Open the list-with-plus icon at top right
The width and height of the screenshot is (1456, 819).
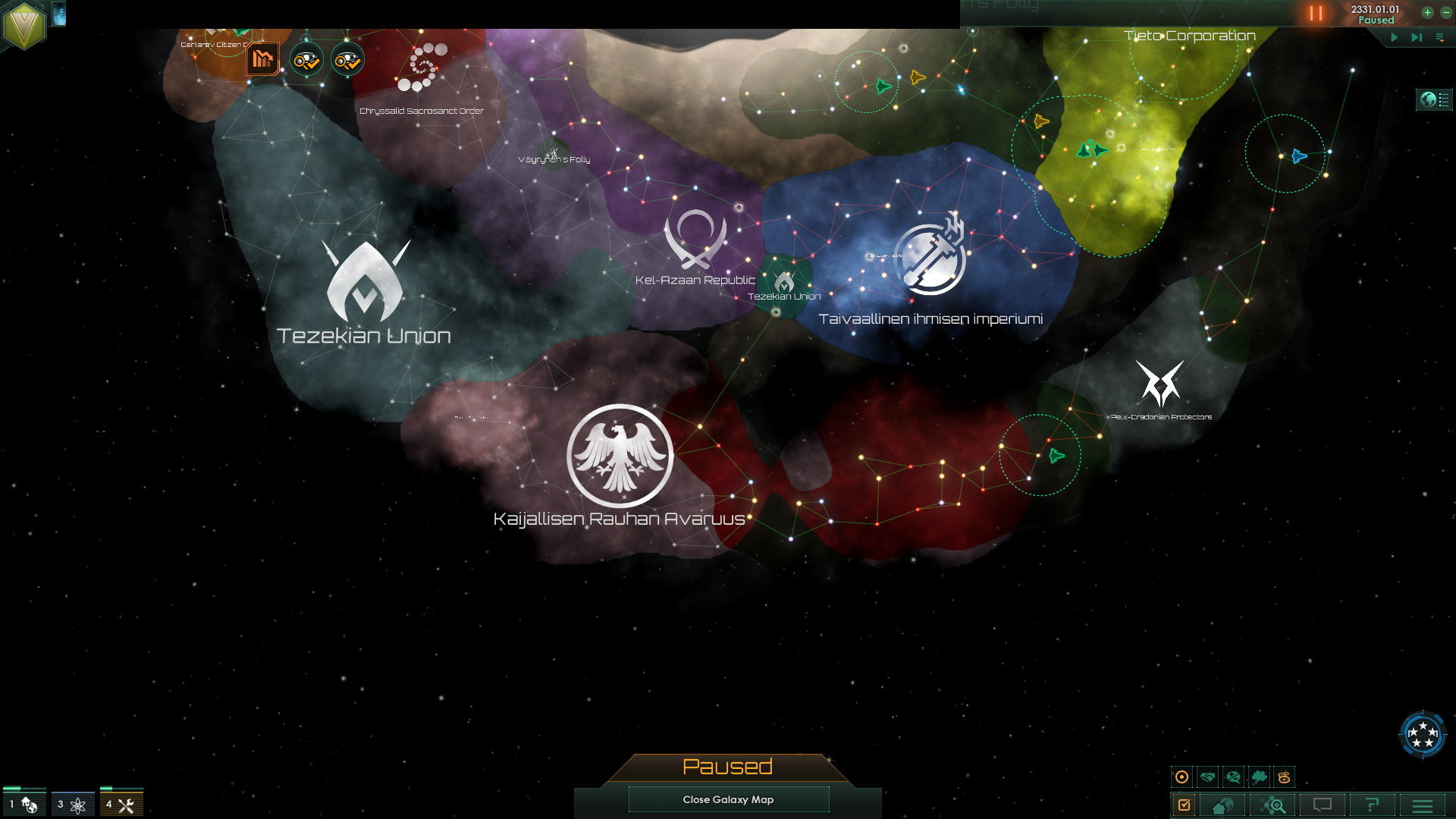tap(1440, 37)
